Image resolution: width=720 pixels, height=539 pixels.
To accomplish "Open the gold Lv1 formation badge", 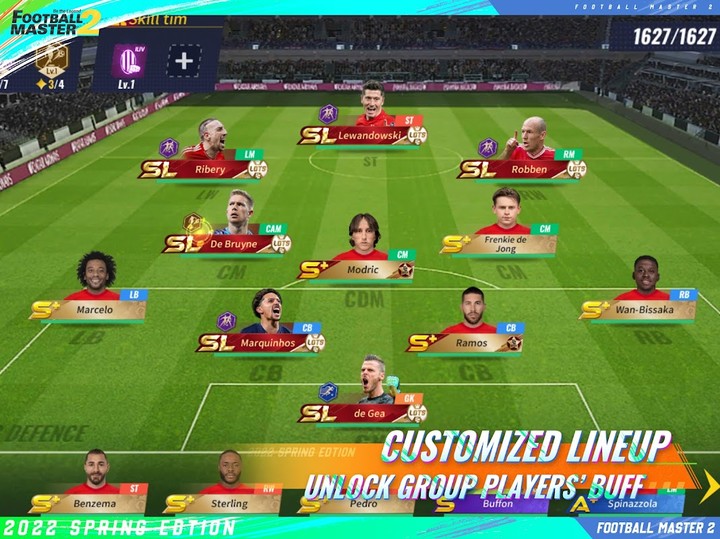I will [x=49, y=60].
